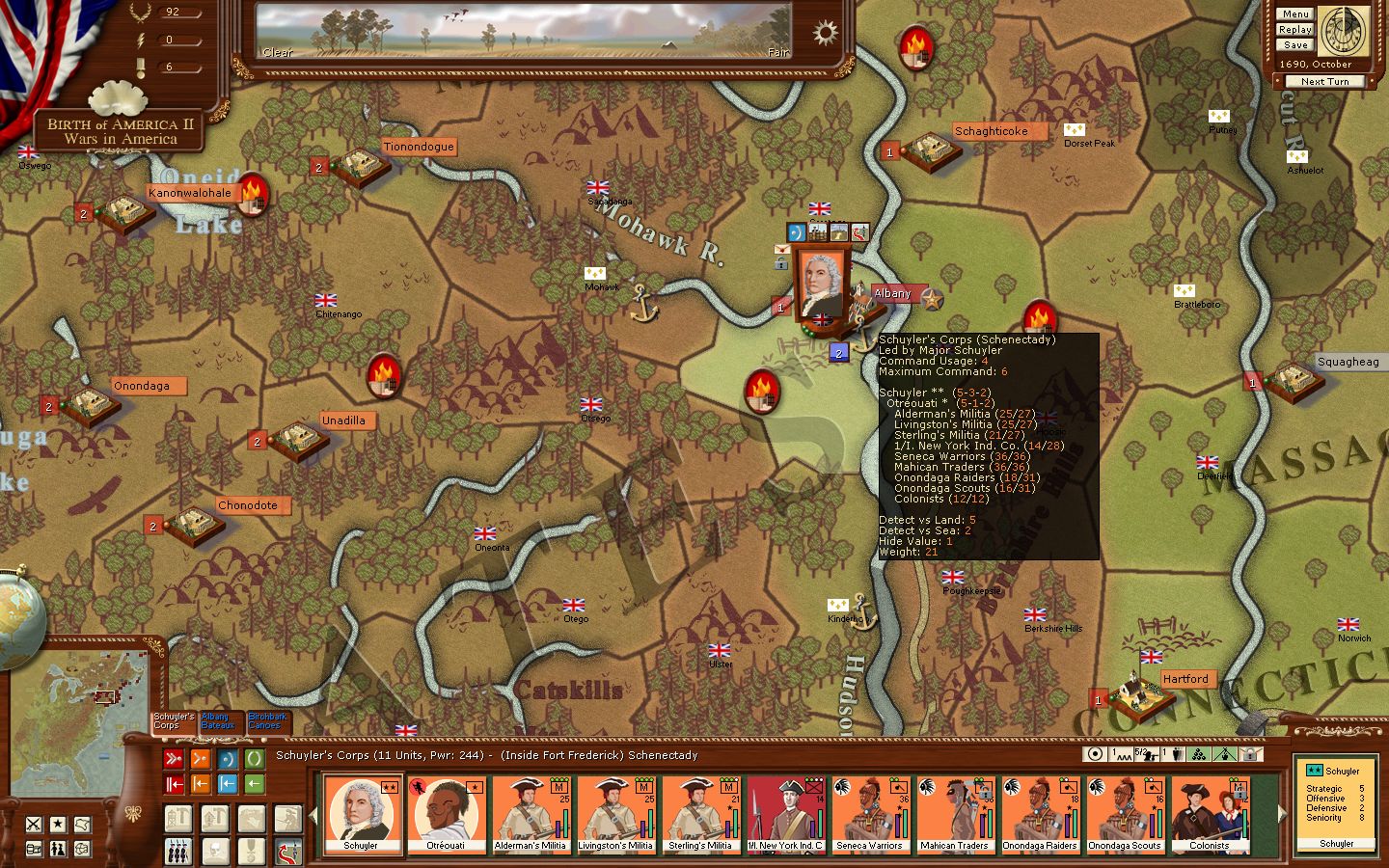Save the game
The image size is (1389, 868).
coord(1295,45)
